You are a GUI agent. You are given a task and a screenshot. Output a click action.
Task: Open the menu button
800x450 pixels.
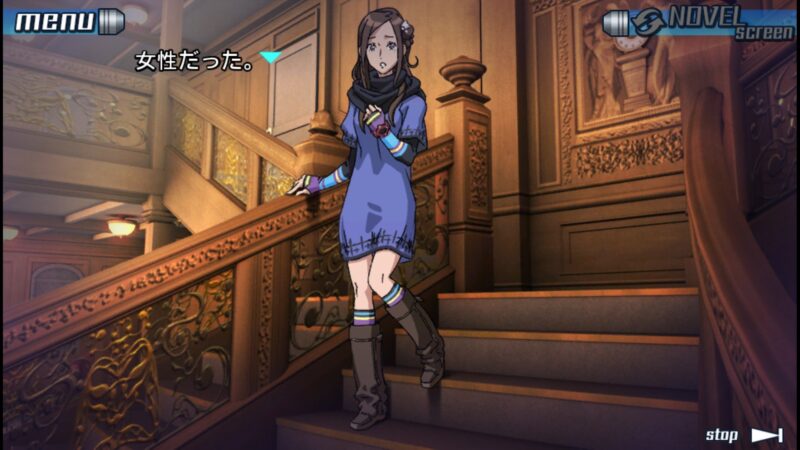coord(66,21)
